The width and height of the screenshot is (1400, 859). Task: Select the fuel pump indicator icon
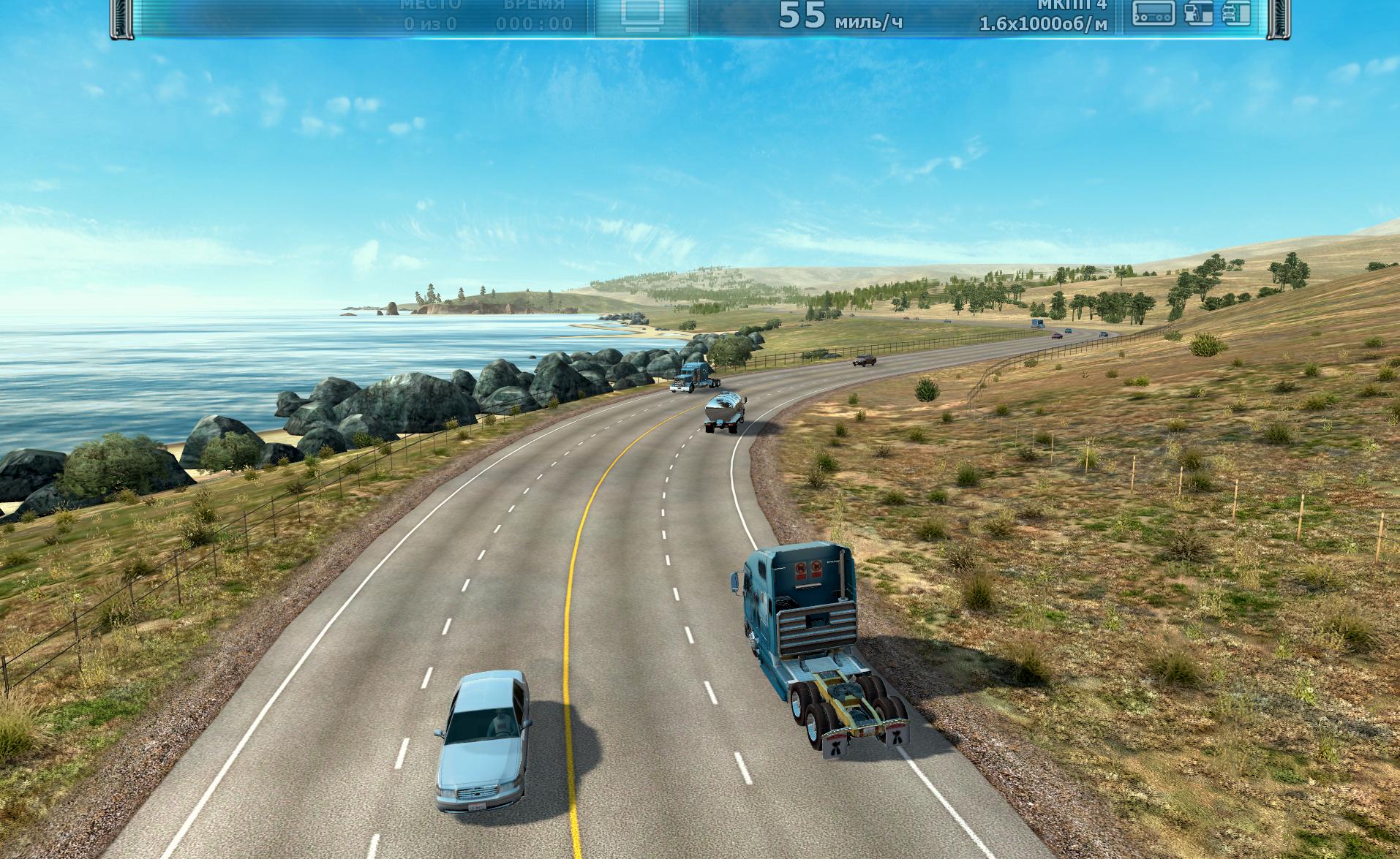pos(1198,13)
